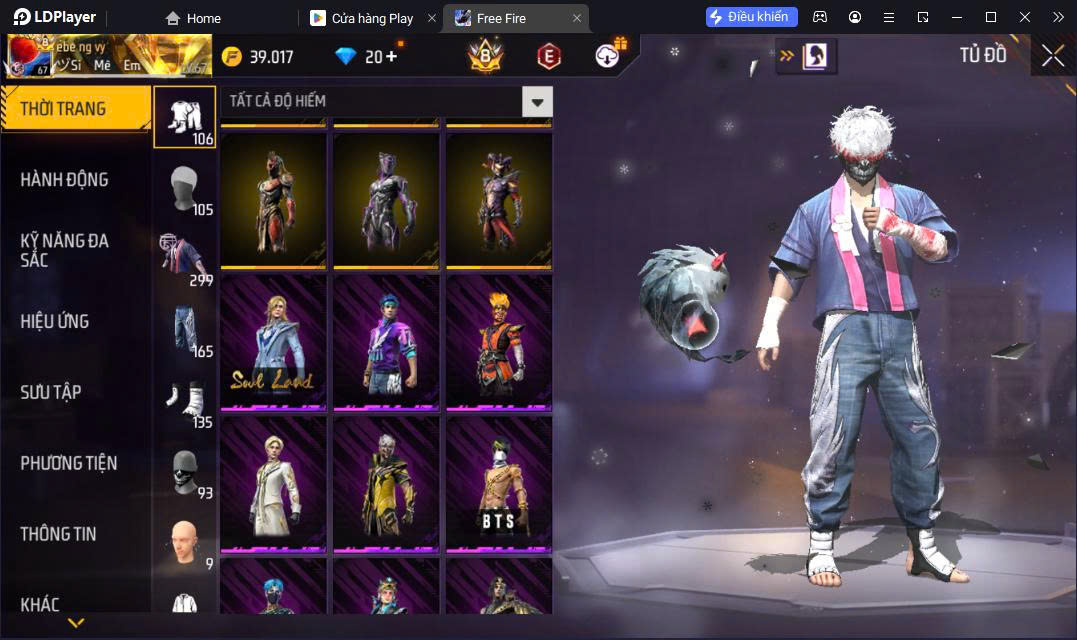Switch to the Hành Động tab
The image size is (1077, 640).
coord(65,180)
